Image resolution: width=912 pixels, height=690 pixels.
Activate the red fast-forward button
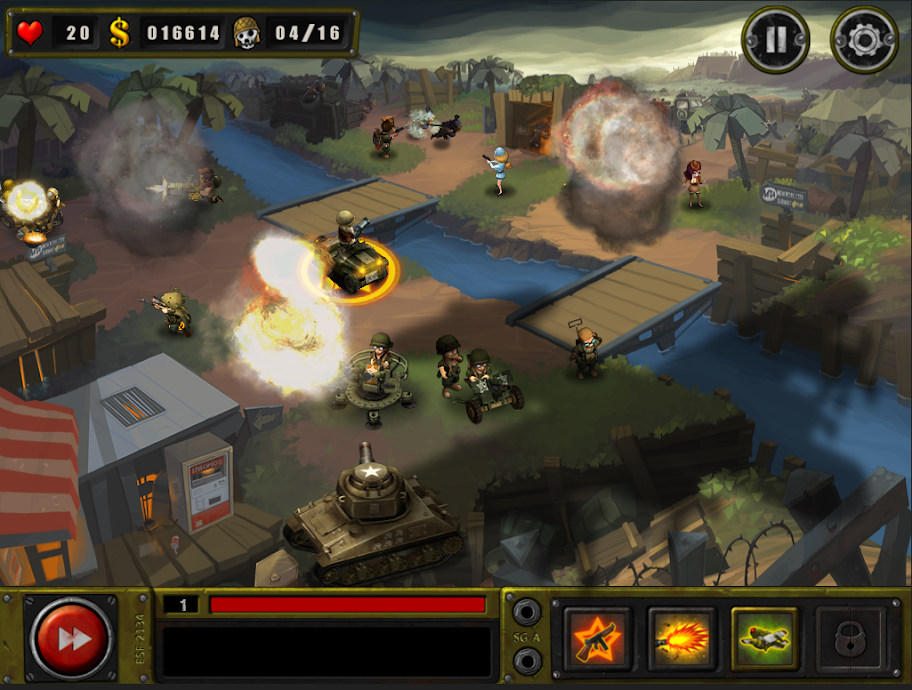click(72, 638)
